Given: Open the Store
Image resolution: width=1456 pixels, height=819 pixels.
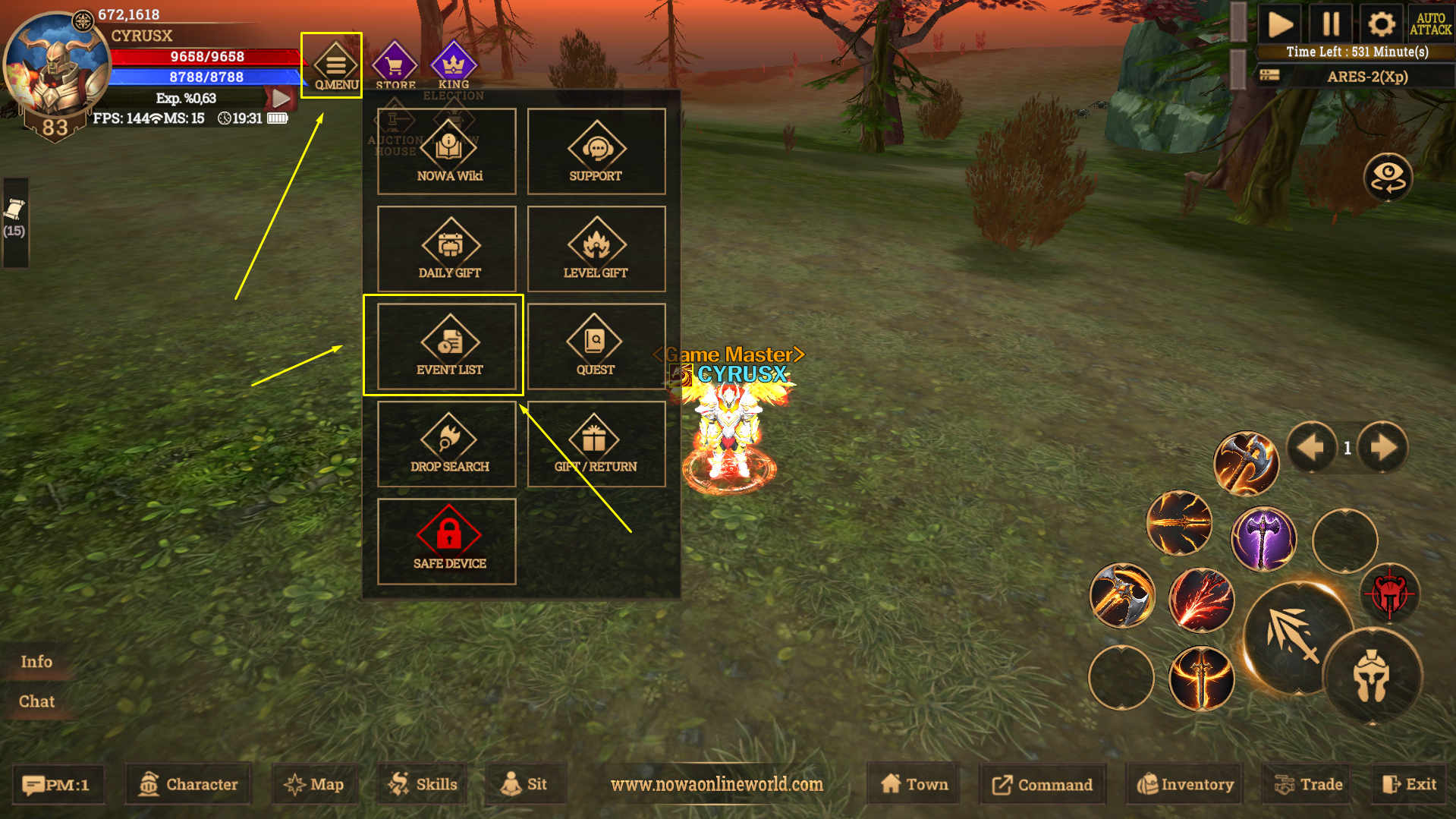Looking at the screenshot, I should (x=395, y=65).
